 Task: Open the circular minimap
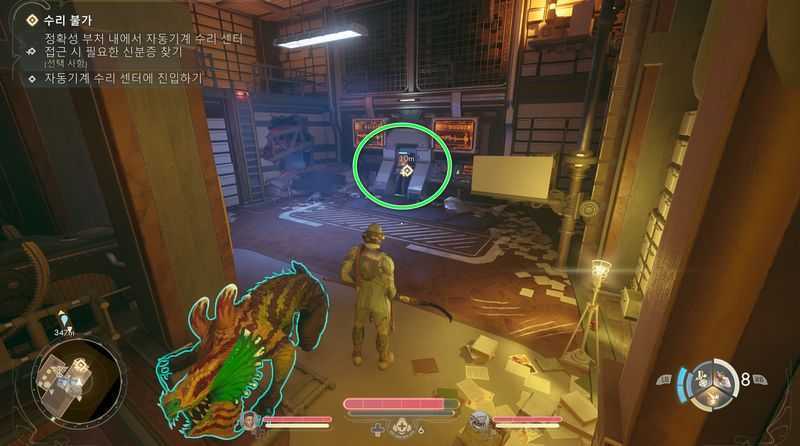point(78,378)
